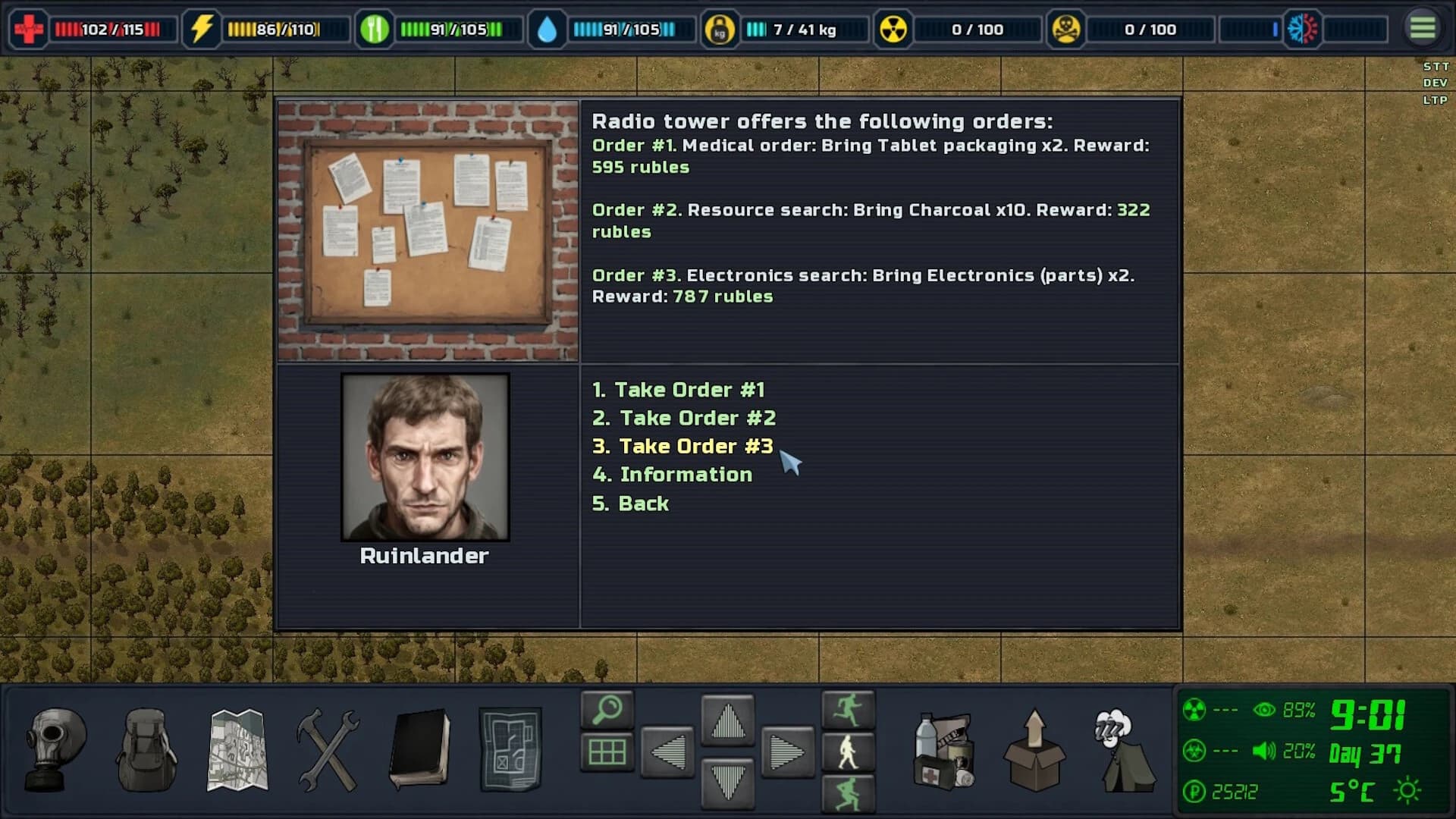Click the drop-items box icon
This screenshot has height=819, width=1456.
point(1035,751)
